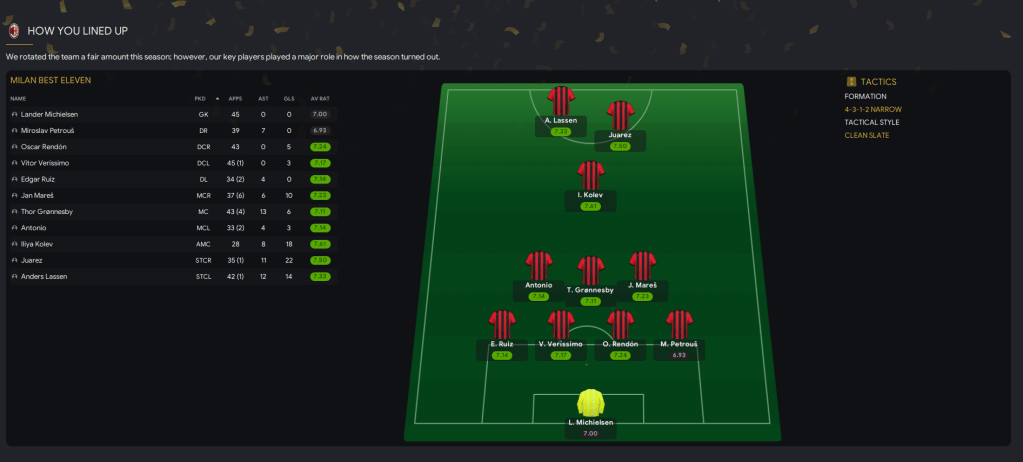This screenshot has width=1023, height=462.
Task: Select Miroslav Petrouš in the player list
Action: click(46, 130)
